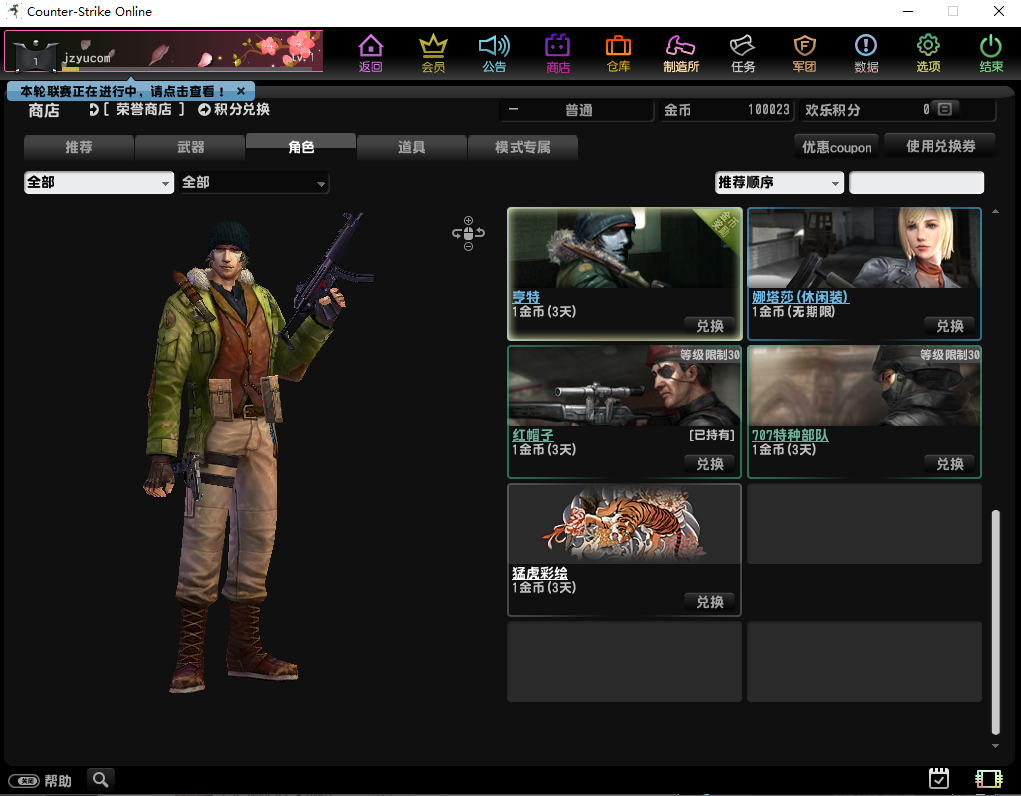The width and height of the screenshot is (1021, 796).
Task: Go back using the 返回 home icon
Action: [x=371, y=53]
